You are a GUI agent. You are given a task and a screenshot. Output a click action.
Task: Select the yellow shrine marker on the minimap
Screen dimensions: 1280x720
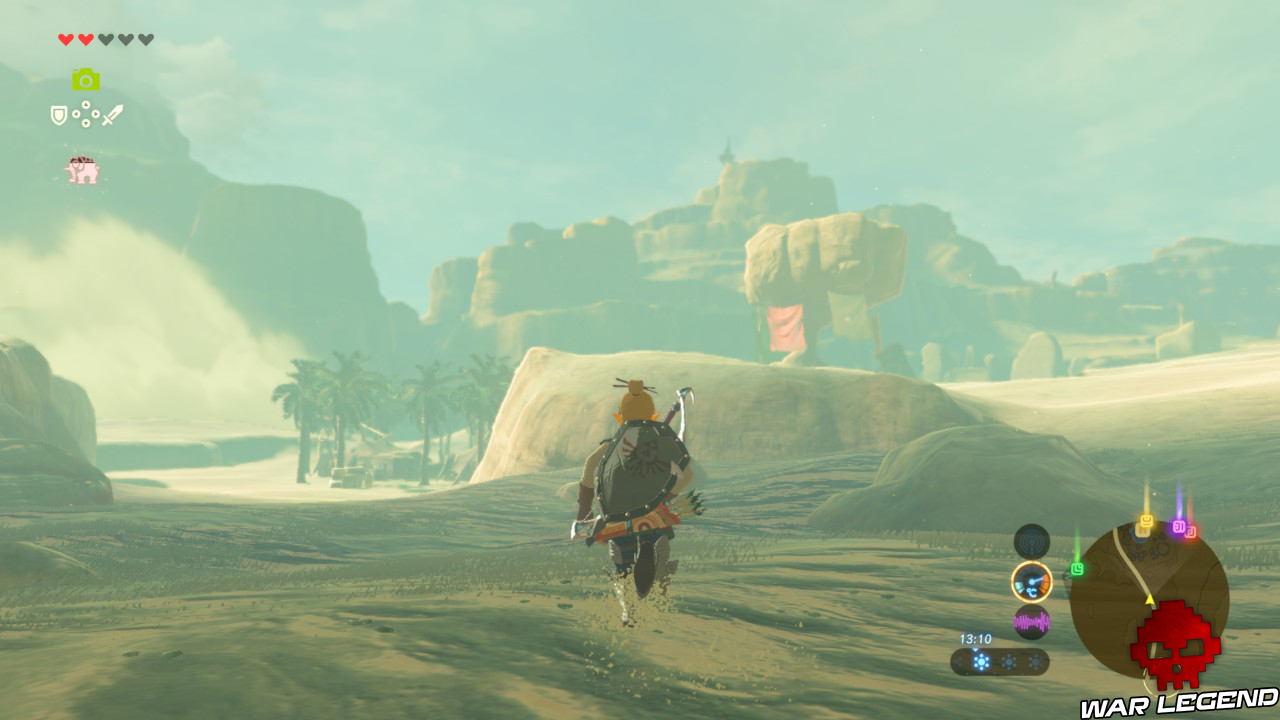(1146, 523)
